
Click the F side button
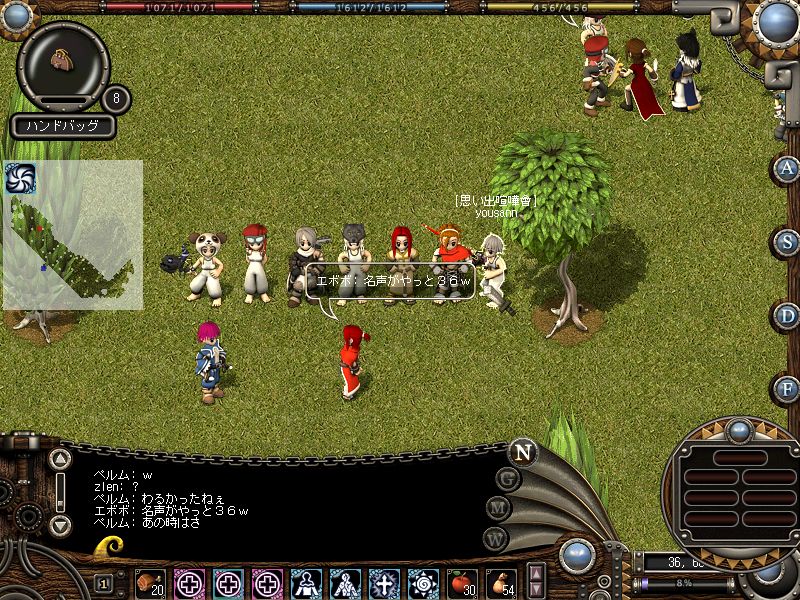point(788,389)
